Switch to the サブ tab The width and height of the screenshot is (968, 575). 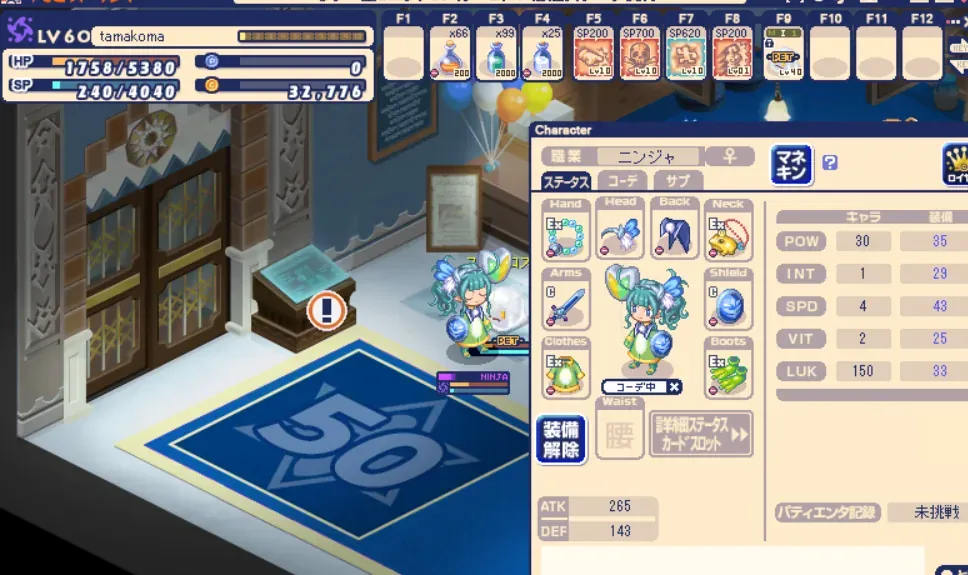pyautogui.click(x=677, y=182)
